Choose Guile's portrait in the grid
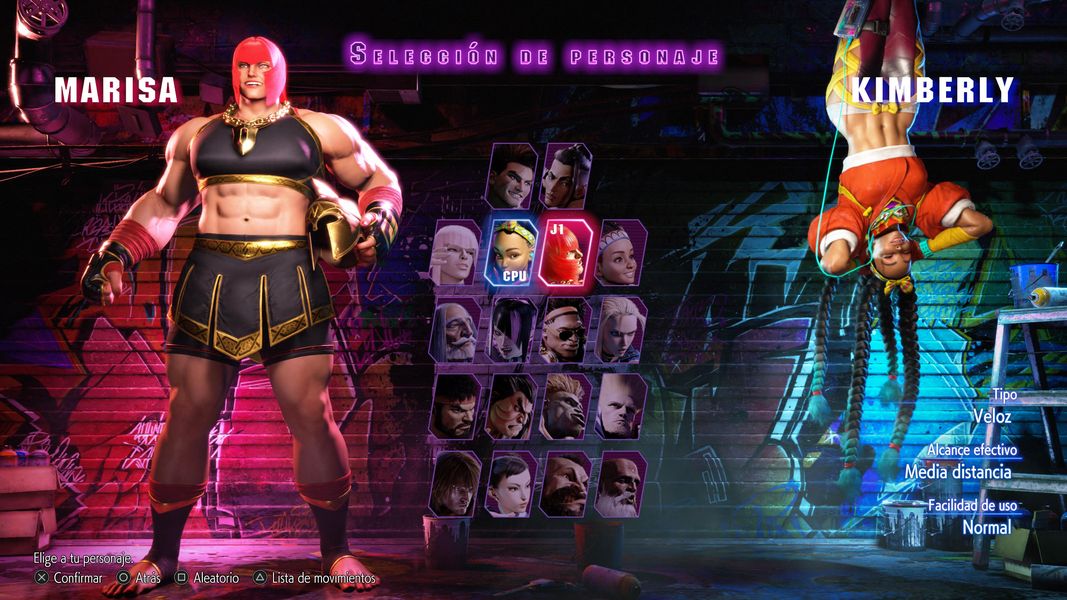Viewport: 1067px width, 600px height. click(x=621, y=407)
